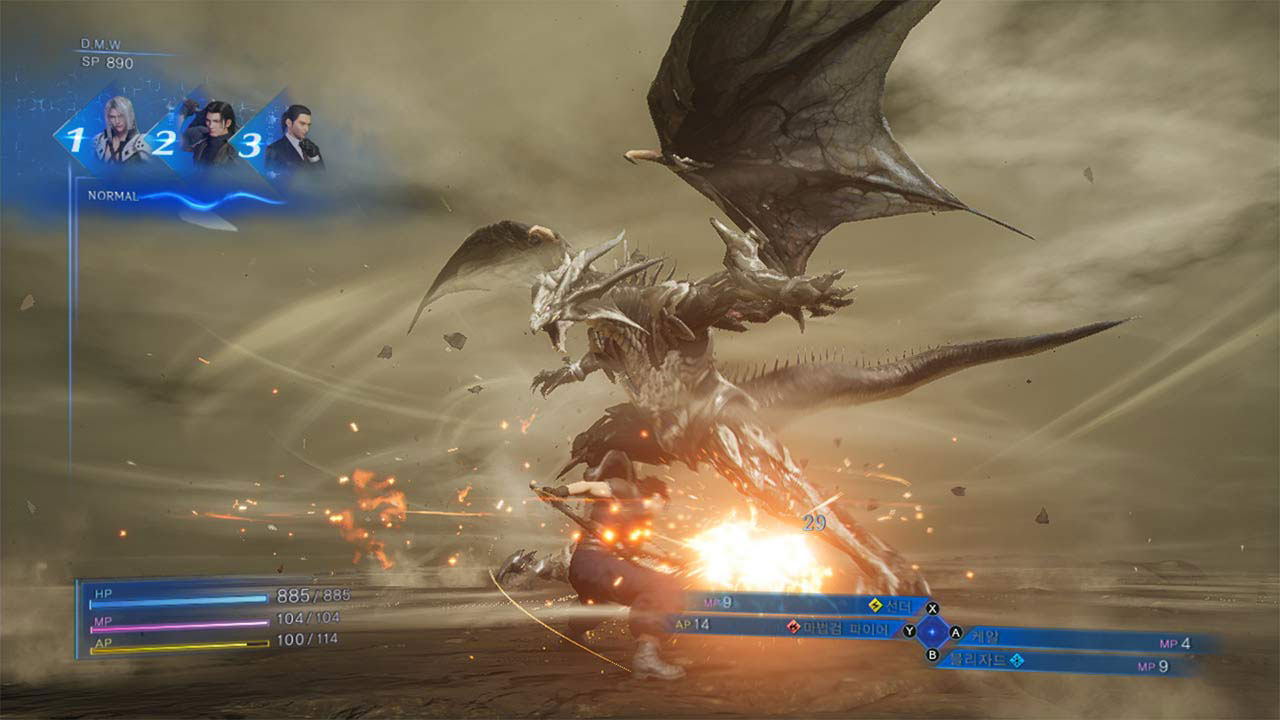This screenshot has width=1280, height=720.
Task: Select DMW slot 1 silver-haired portrait
Action: 119,134
